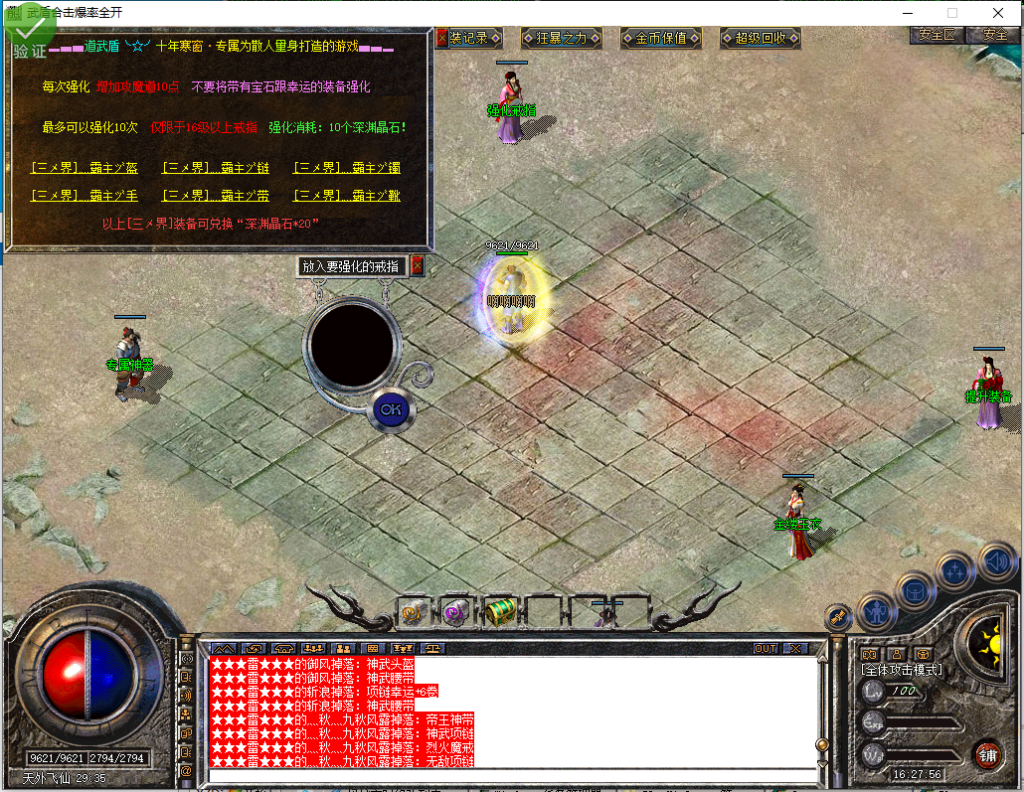Choose the 霸主盔 helmet link
The height and width of the screenshot is (792, 1024).
[x=85, y=168]
